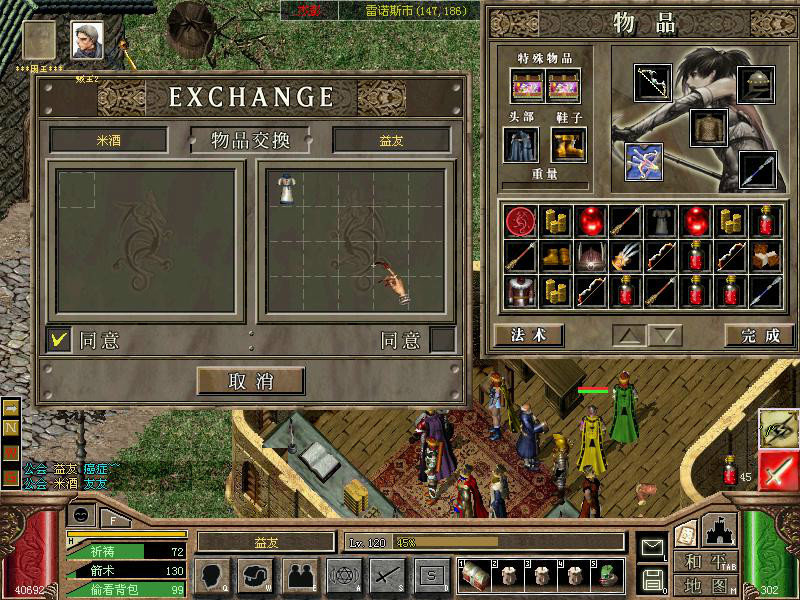
Task: Toggle my 同意 agree checkbox with checkmark
Action: 60,340
